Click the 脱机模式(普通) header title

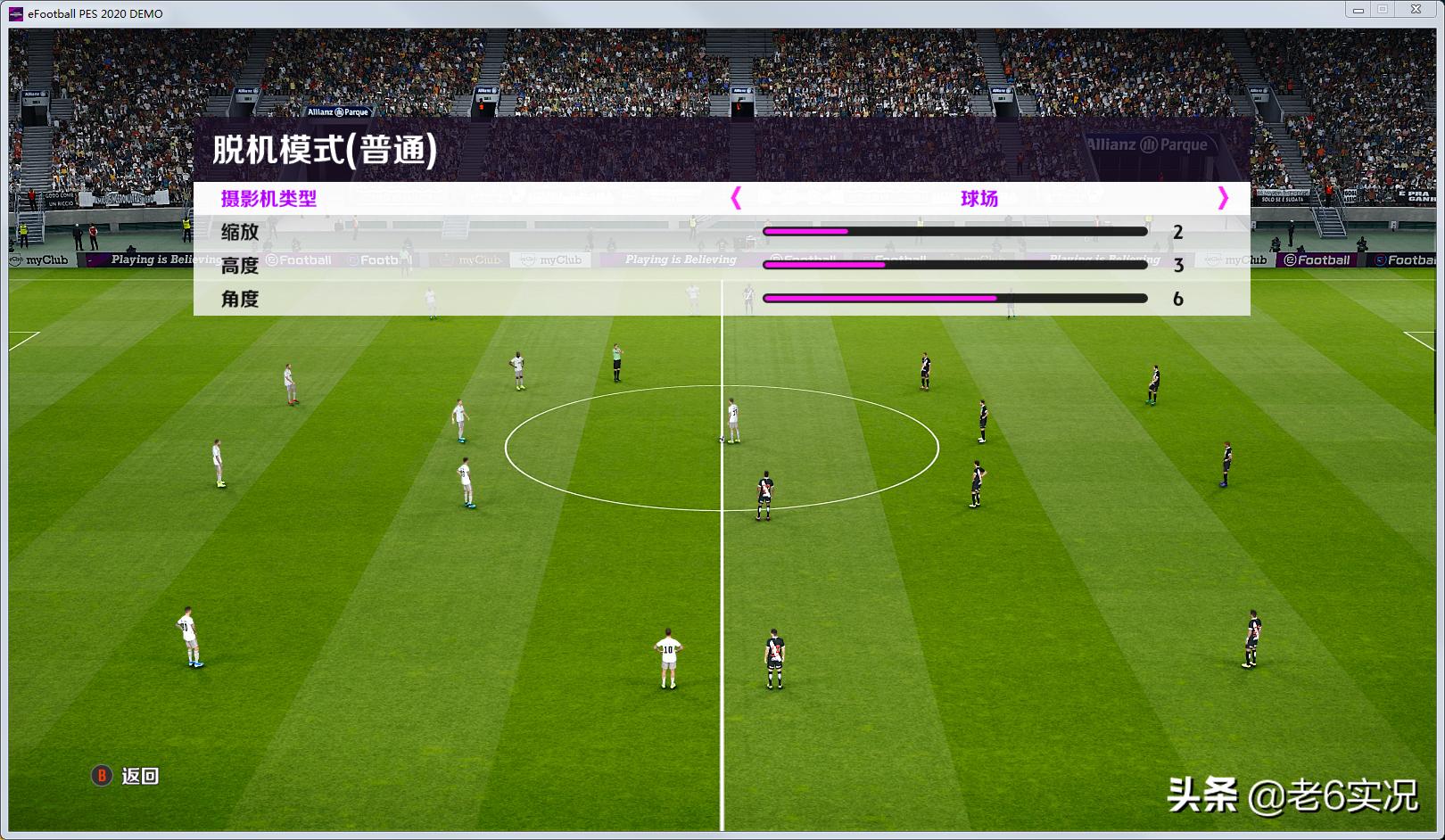(326, 150)
